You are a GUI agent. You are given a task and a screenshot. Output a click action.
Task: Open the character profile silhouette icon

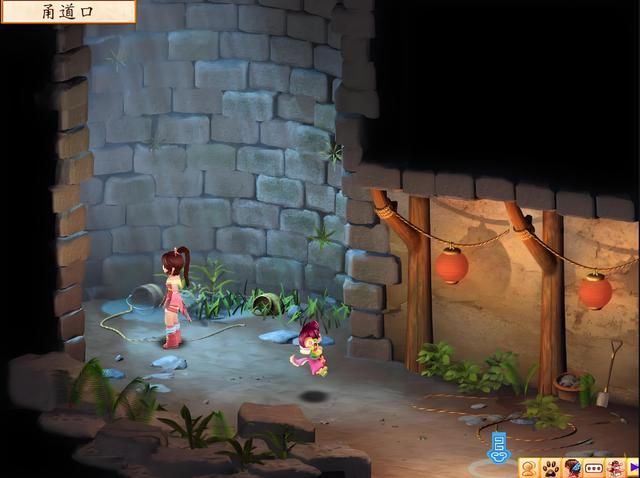529,468
